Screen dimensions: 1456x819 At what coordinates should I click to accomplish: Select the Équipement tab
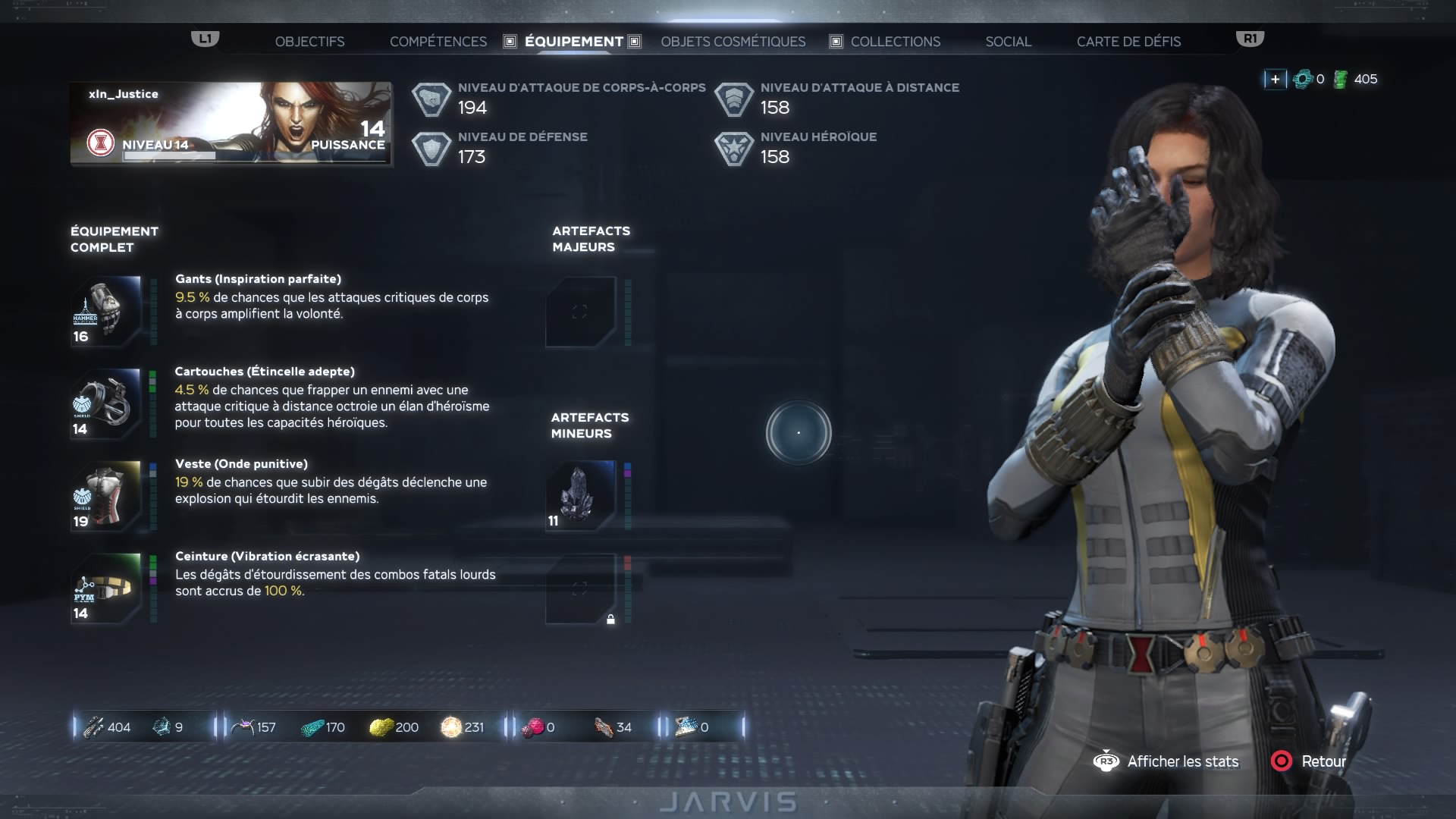(573, 42)
